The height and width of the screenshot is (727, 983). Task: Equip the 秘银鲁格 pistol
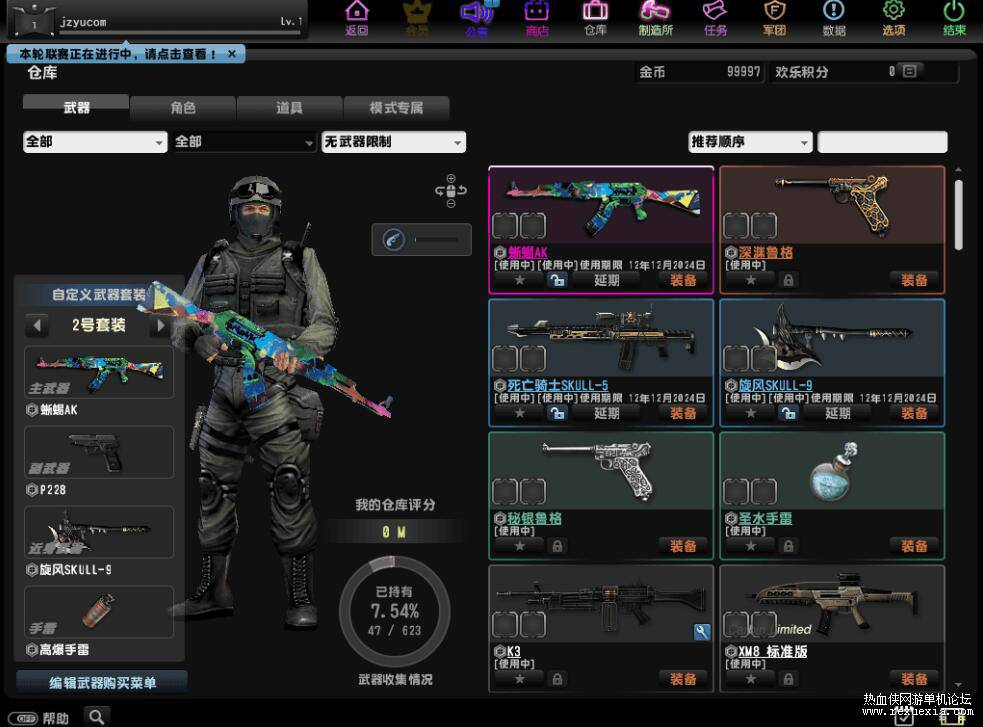point(683,546)
